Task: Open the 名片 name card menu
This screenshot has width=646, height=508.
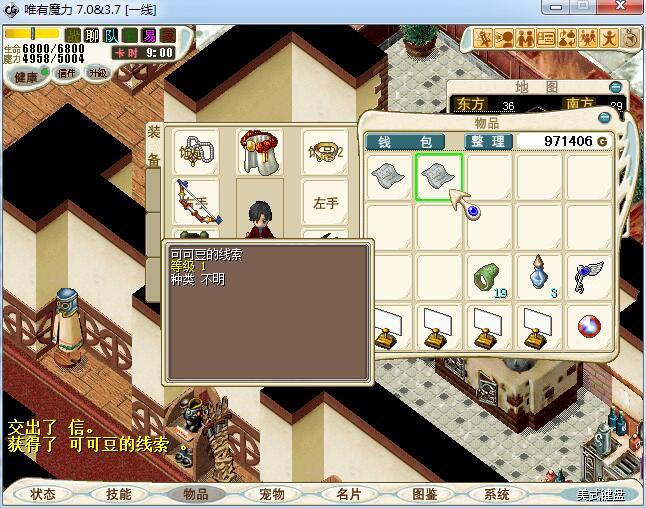Action: coord(348,494)
